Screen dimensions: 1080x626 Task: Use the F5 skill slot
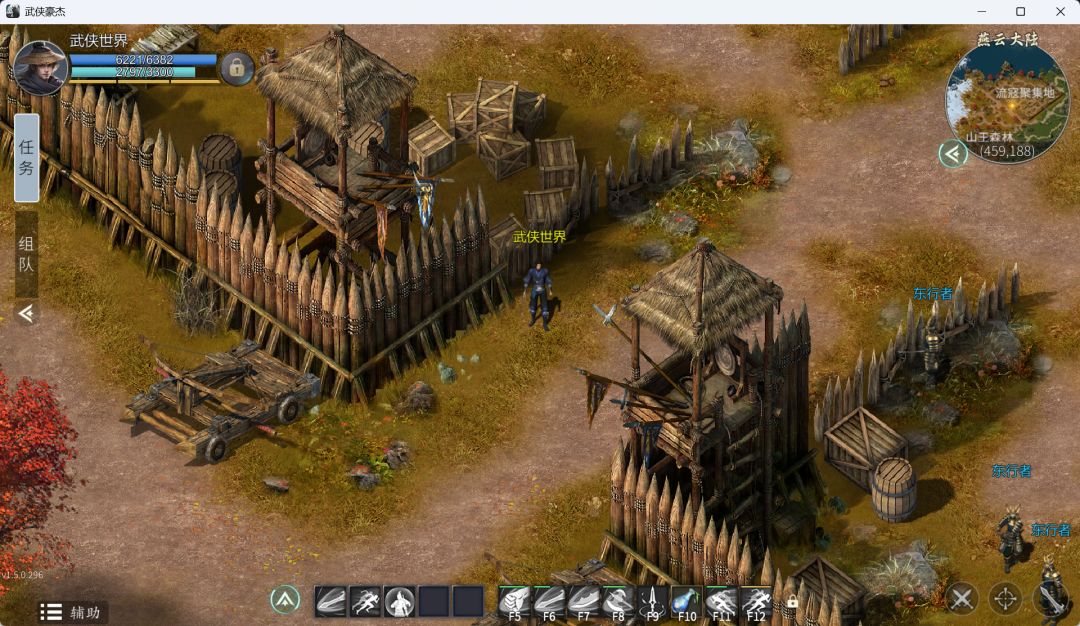[515, 602]
